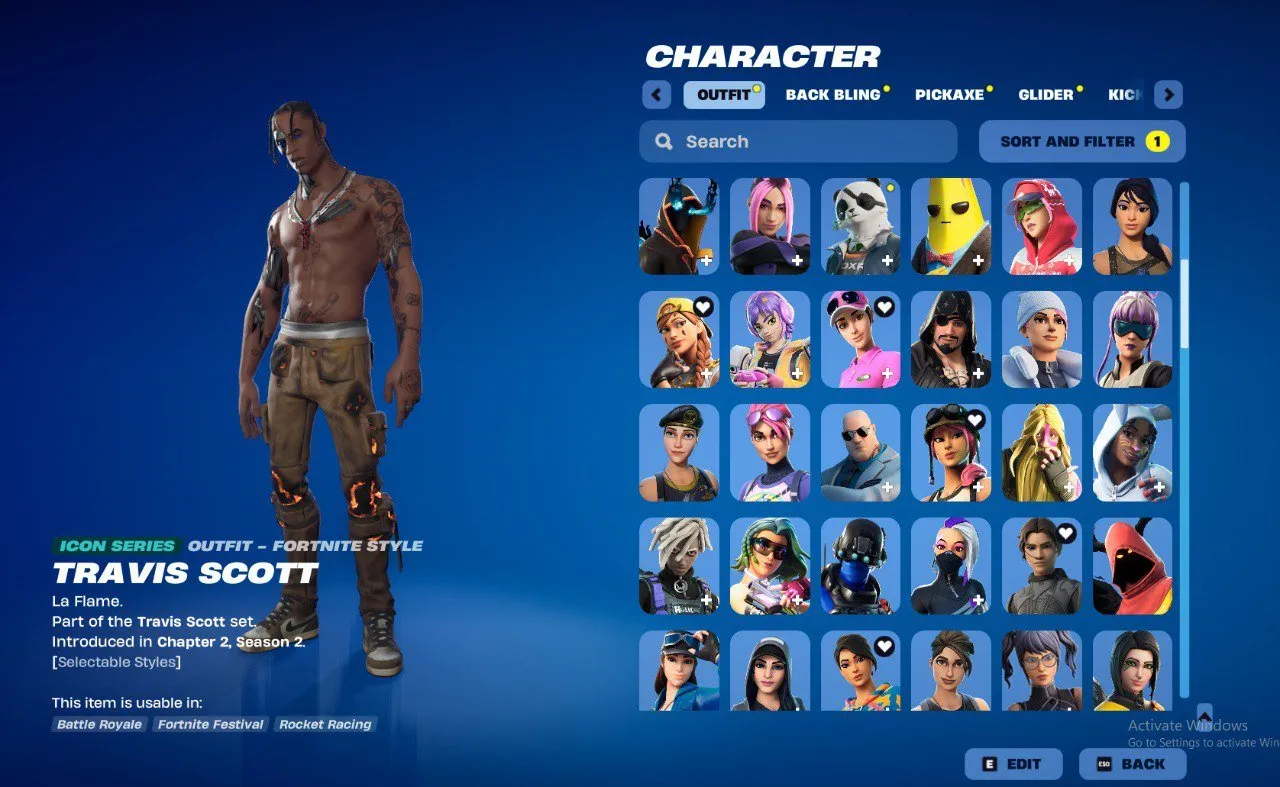1280x787 pixels.
Task: Select the white bunny hoodie outfit thumbnail
Action: pyautogui.click(x=1133, y=451)
